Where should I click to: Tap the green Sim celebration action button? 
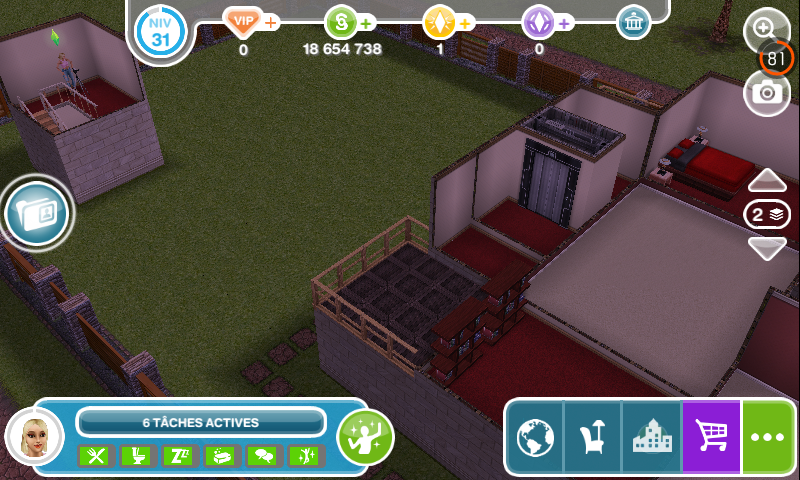pos(365,437)
